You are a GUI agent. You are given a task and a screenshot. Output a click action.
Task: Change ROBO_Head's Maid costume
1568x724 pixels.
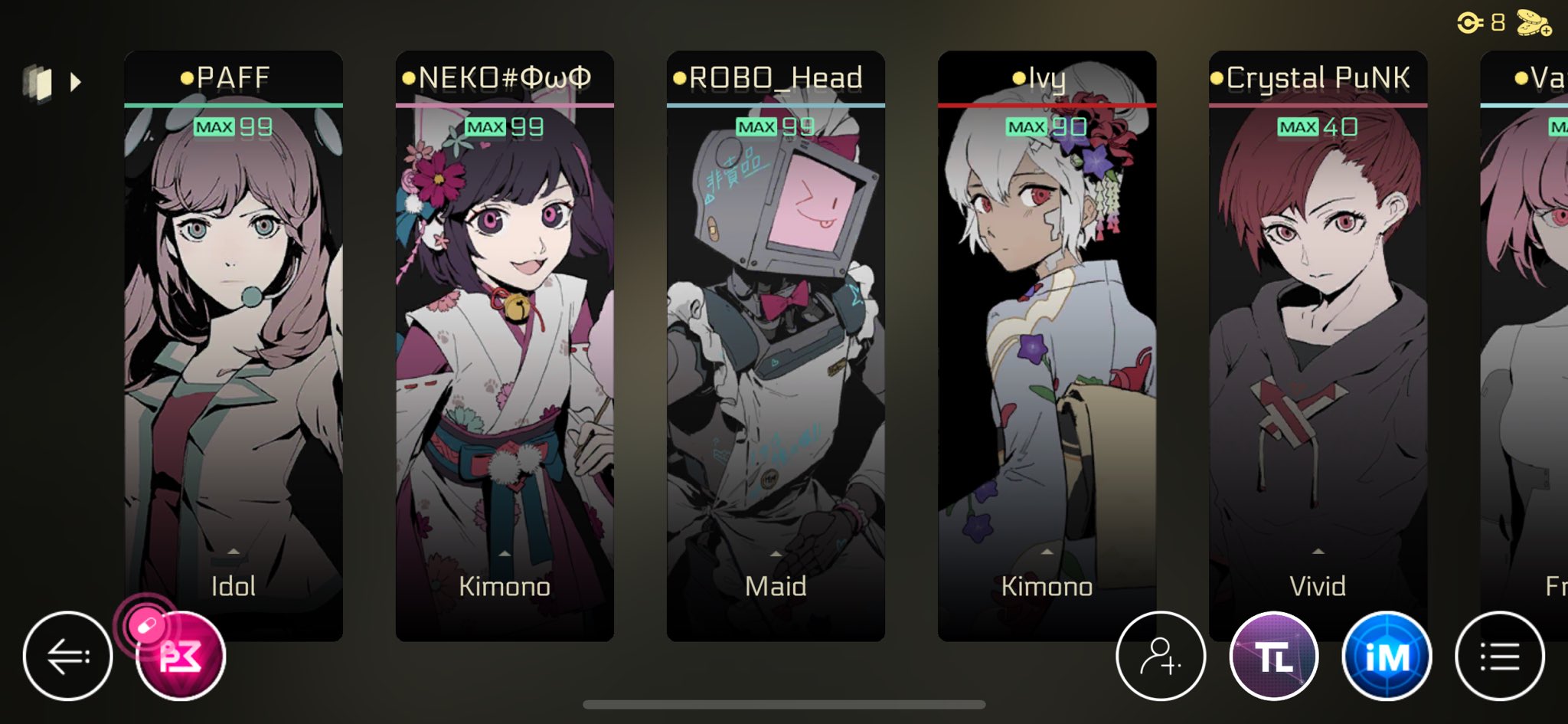(775, 578)
